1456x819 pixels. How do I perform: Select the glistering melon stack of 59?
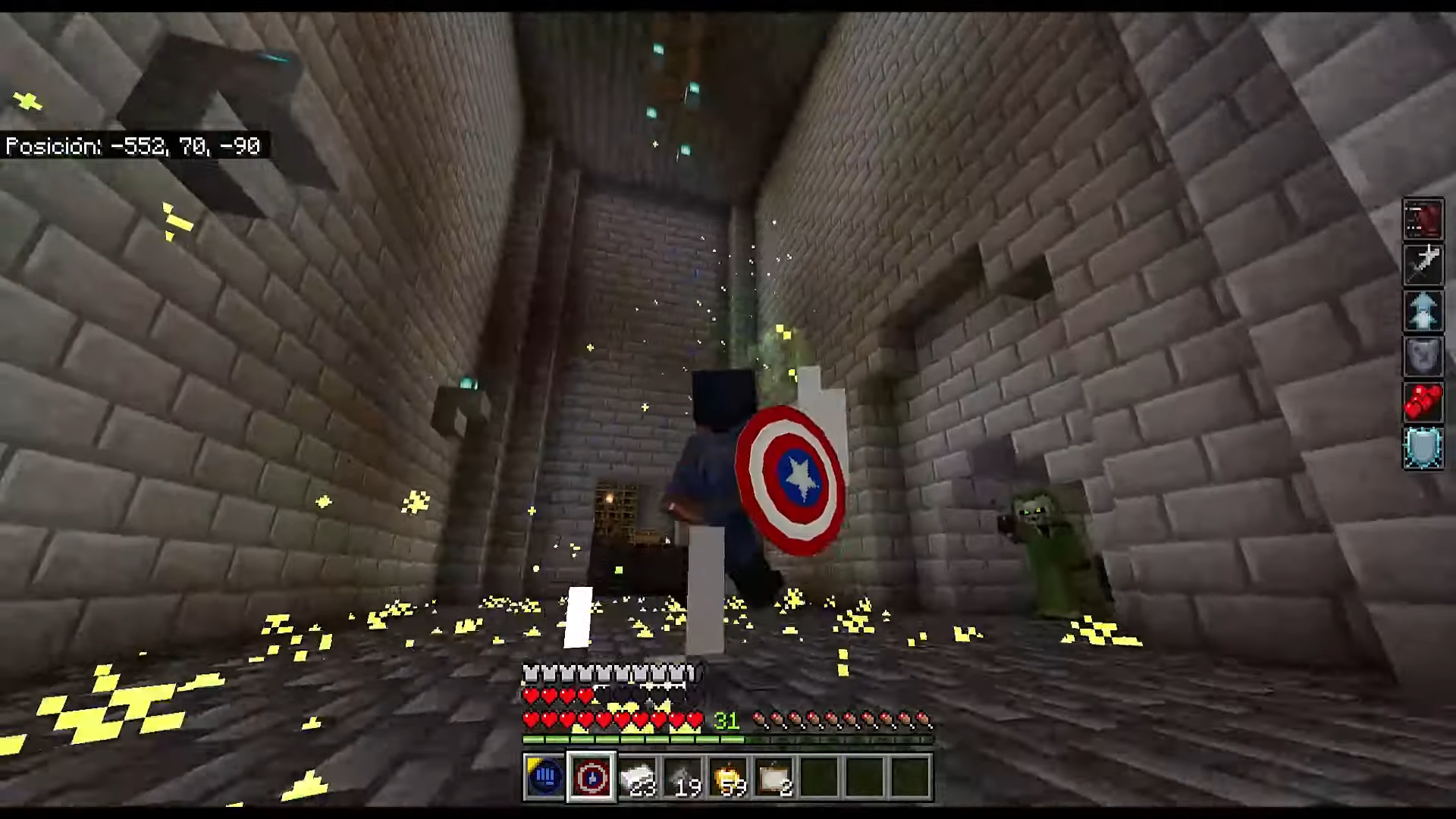pos(733,774)
